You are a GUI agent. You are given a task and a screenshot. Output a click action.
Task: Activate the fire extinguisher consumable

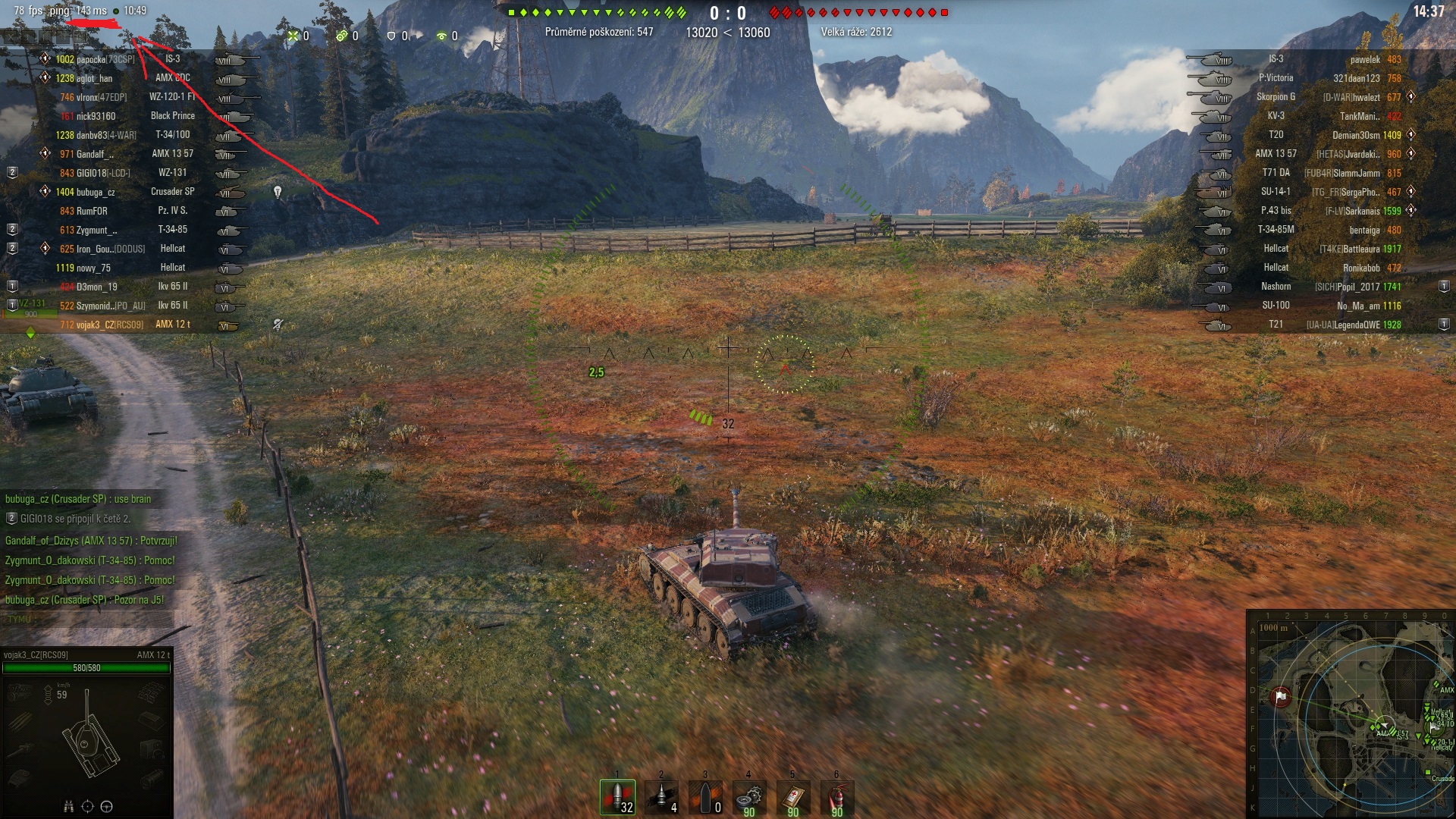[x=836, y=797]
